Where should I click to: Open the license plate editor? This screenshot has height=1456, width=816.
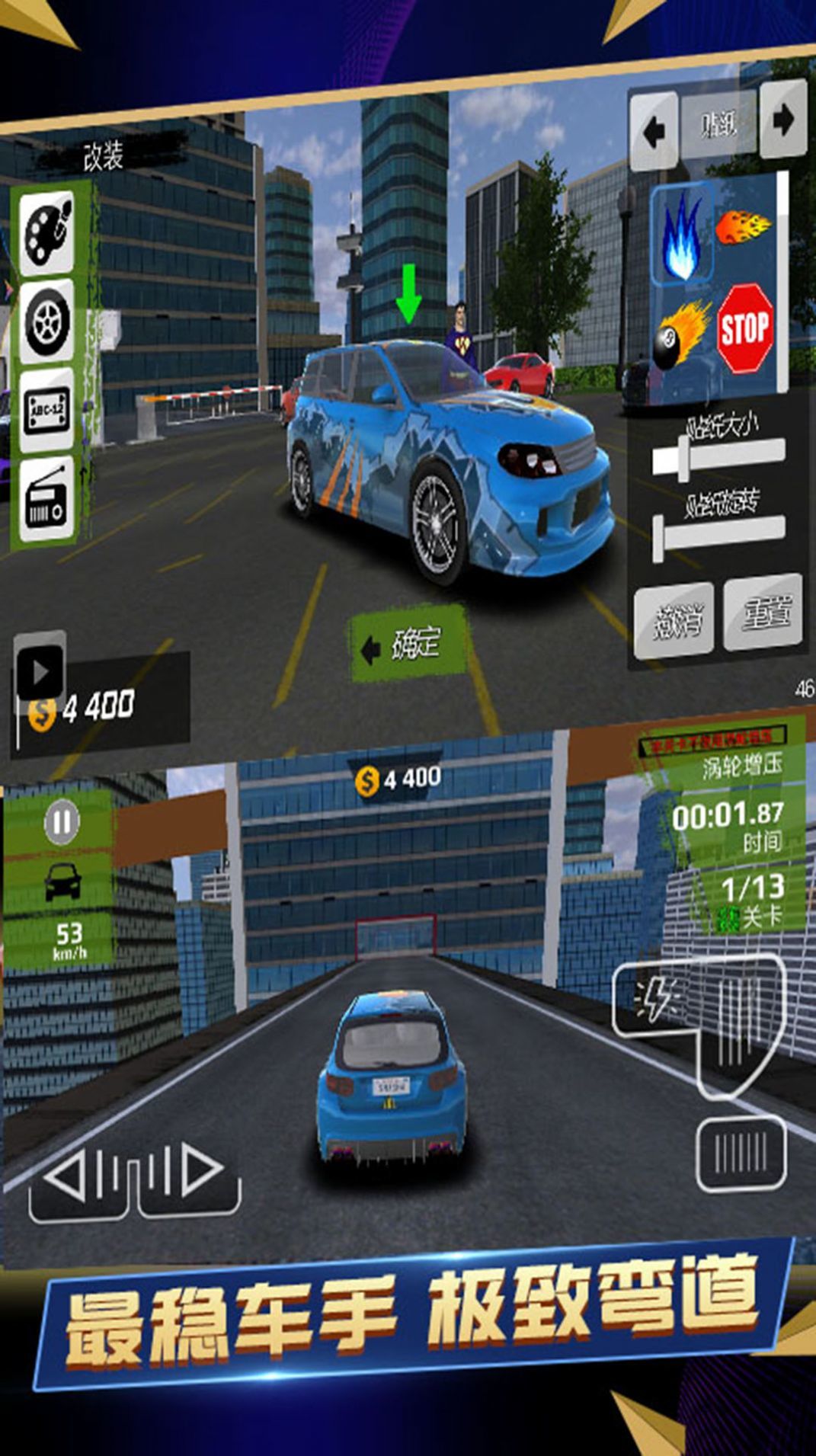pos(47,411)
